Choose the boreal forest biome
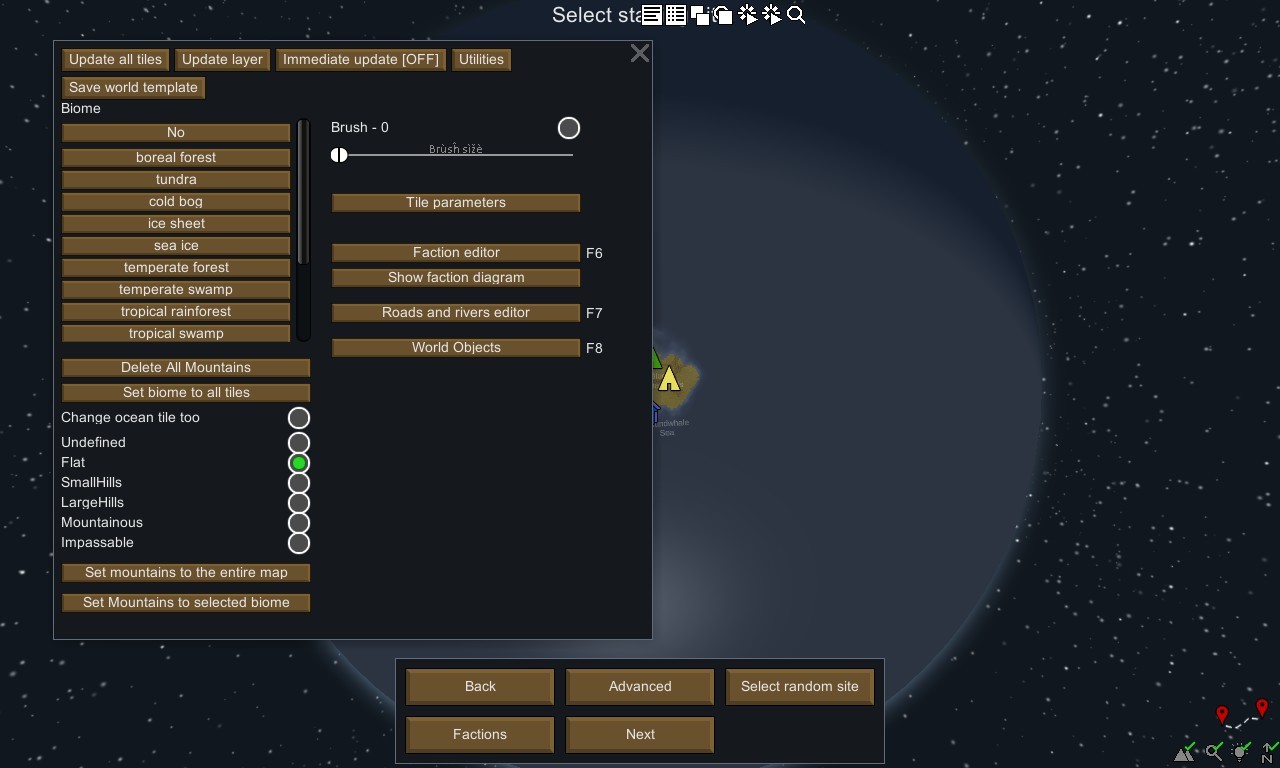Image resolution: width=1280 pixels, height=768 pixels. (176, 158)
